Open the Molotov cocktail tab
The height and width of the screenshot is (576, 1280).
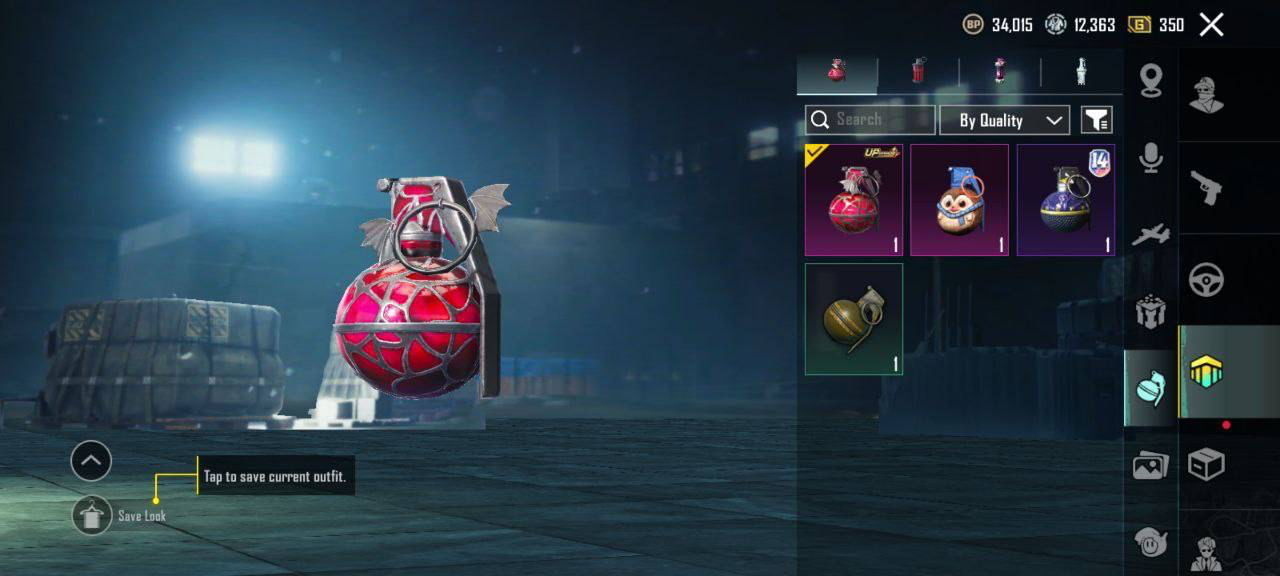click(999, 72)
